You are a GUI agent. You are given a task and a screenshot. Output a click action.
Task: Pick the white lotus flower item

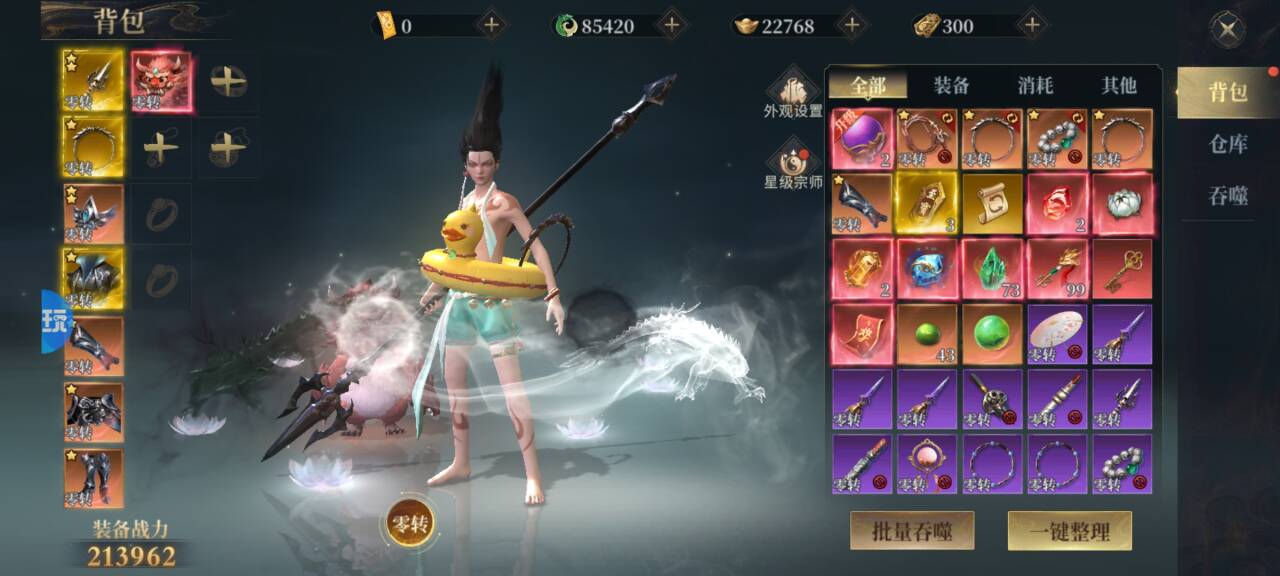1122,204
